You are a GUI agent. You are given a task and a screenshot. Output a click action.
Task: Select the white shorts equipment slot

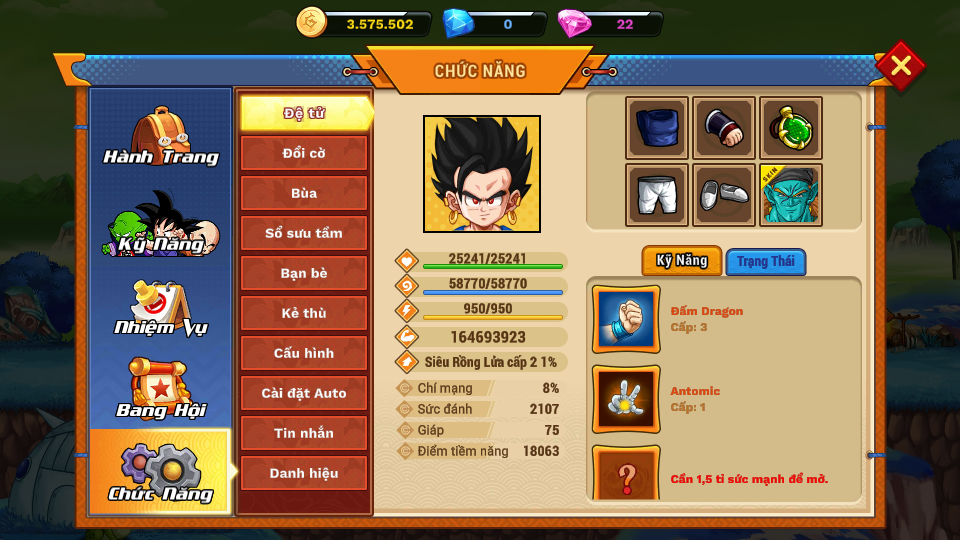tap(657, 194)
